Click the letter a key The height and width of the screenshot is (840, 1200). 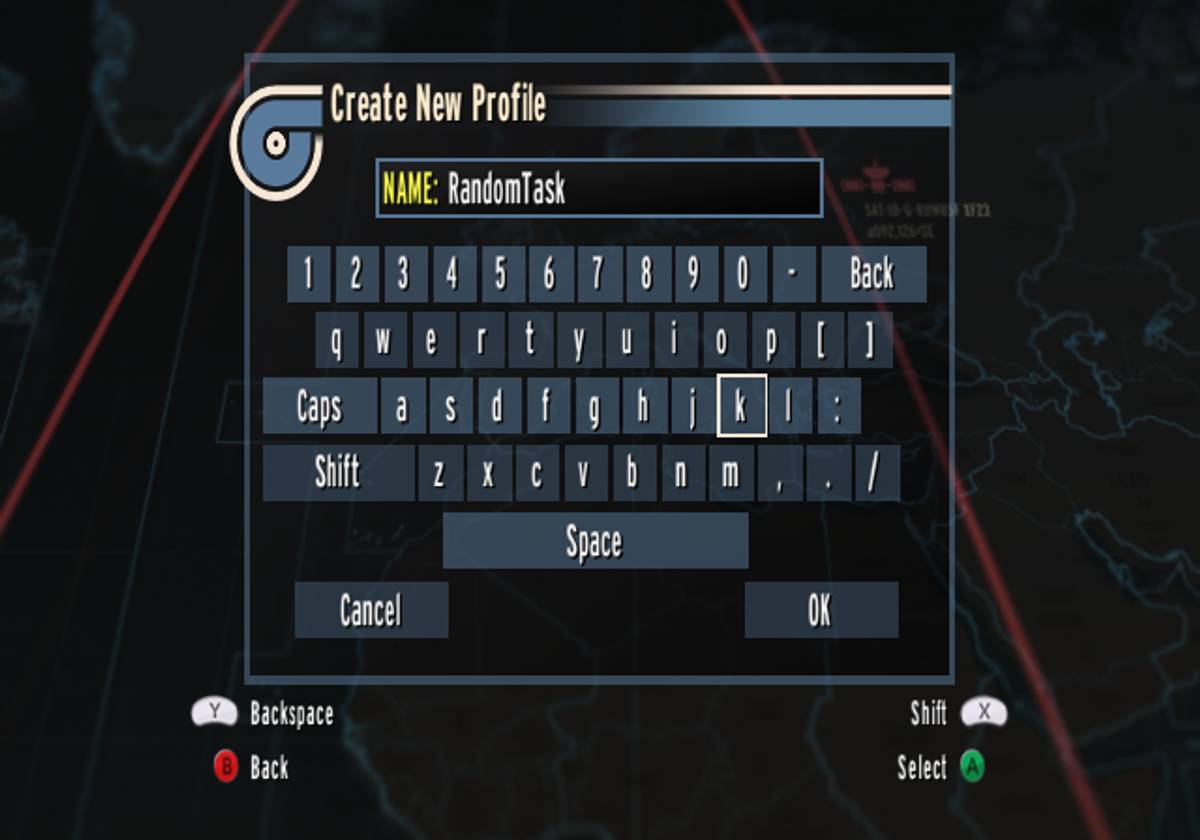click(402, 407)
